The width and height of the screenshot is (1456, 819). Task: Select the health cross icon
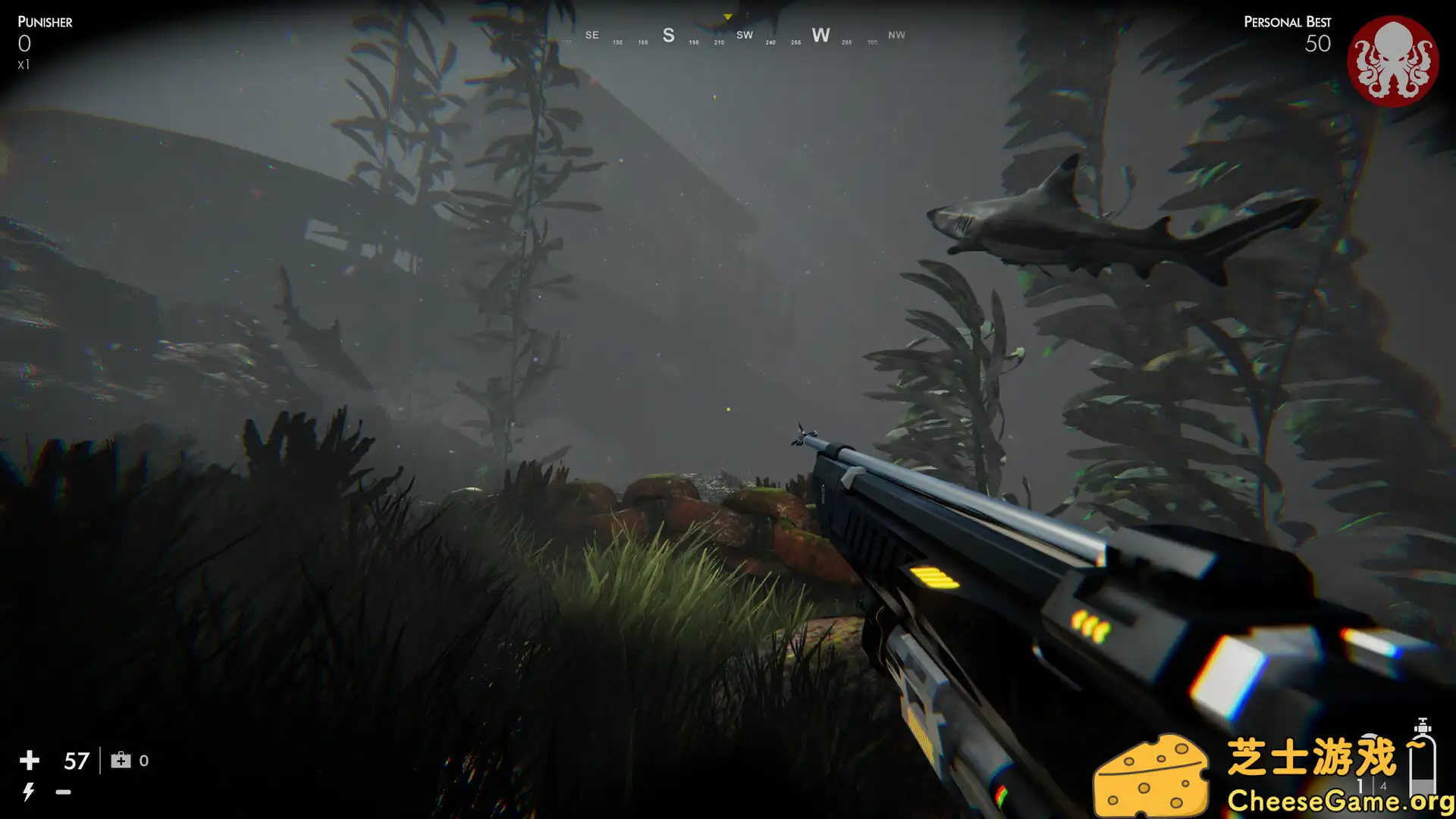tap(29, 760)
